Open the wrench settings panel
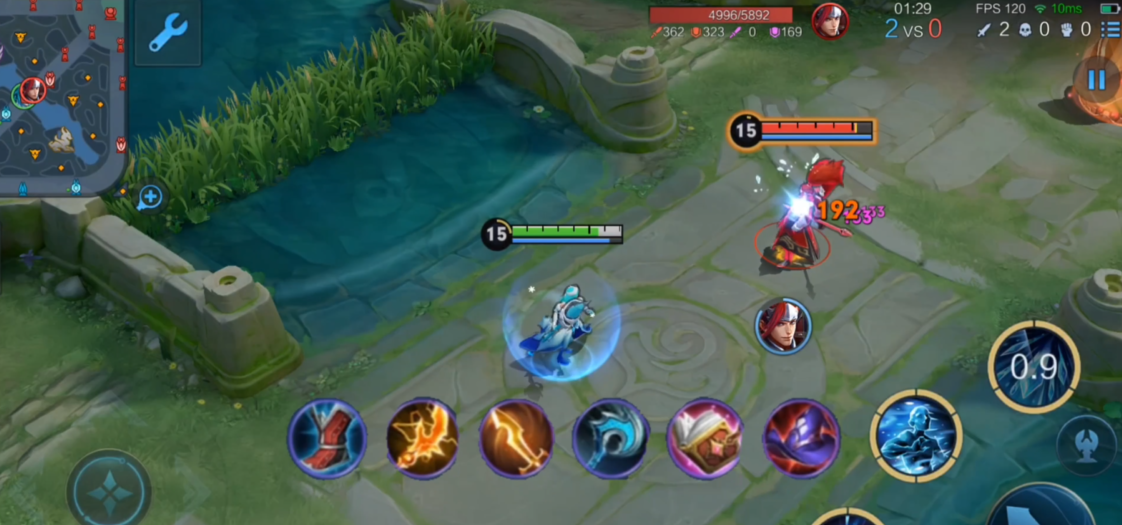Screen dimensions: 1122x525 [168, 32]
